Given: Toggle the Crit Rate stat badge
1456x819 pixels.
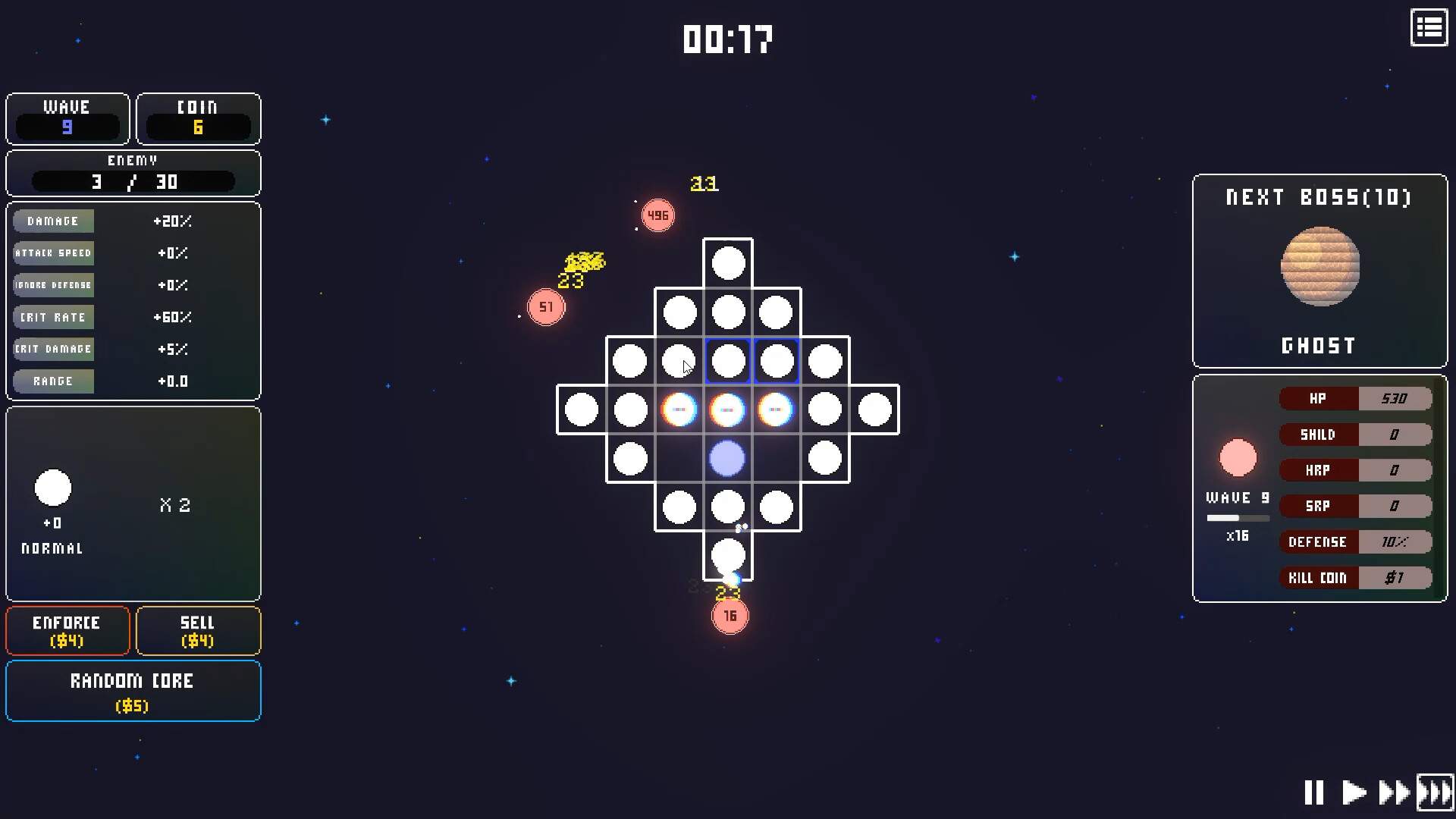Looking at the screenshot, I should [x=53, y=317].
